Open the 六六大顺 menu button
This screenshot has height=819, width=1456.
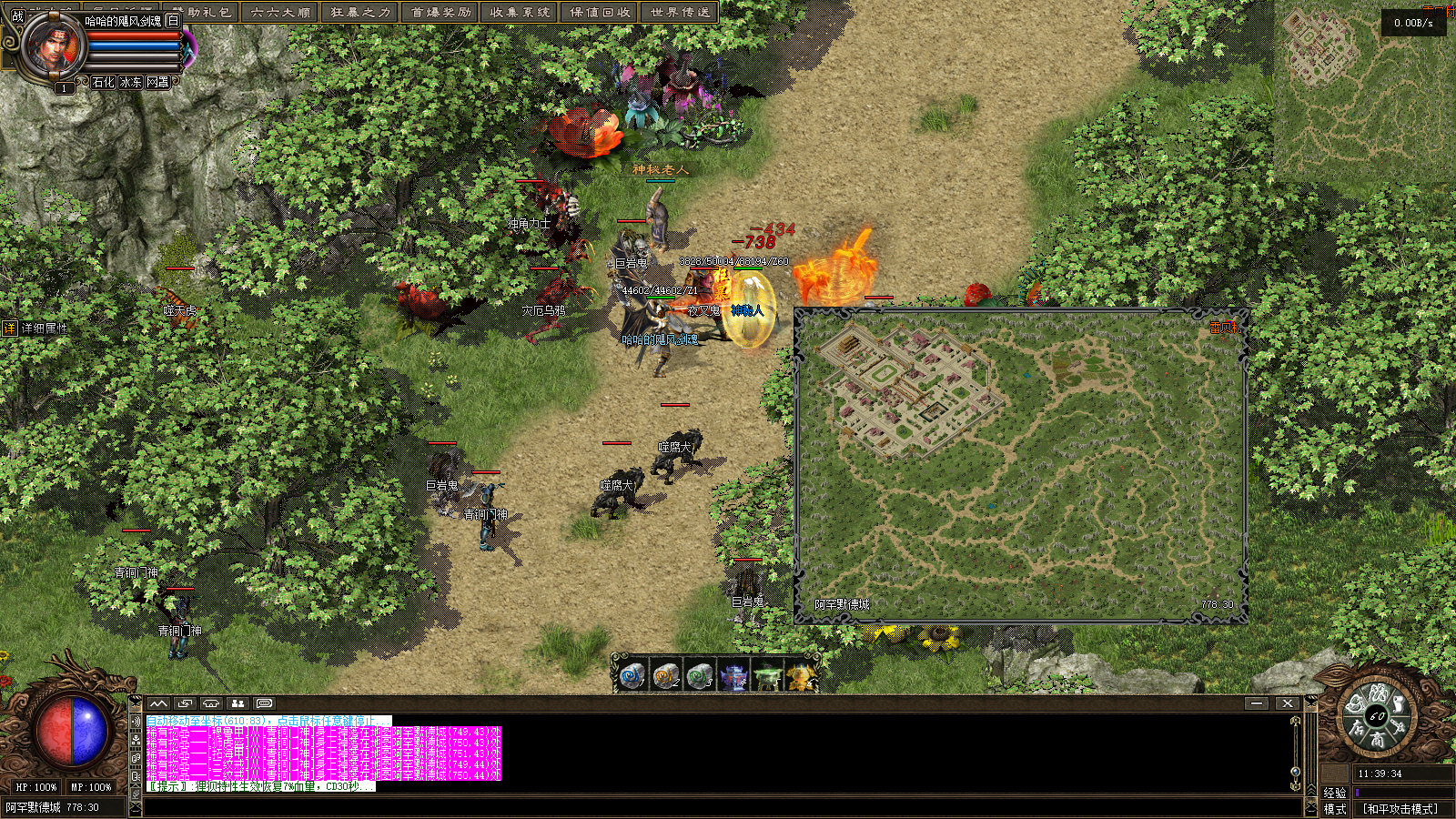[281, 12]
